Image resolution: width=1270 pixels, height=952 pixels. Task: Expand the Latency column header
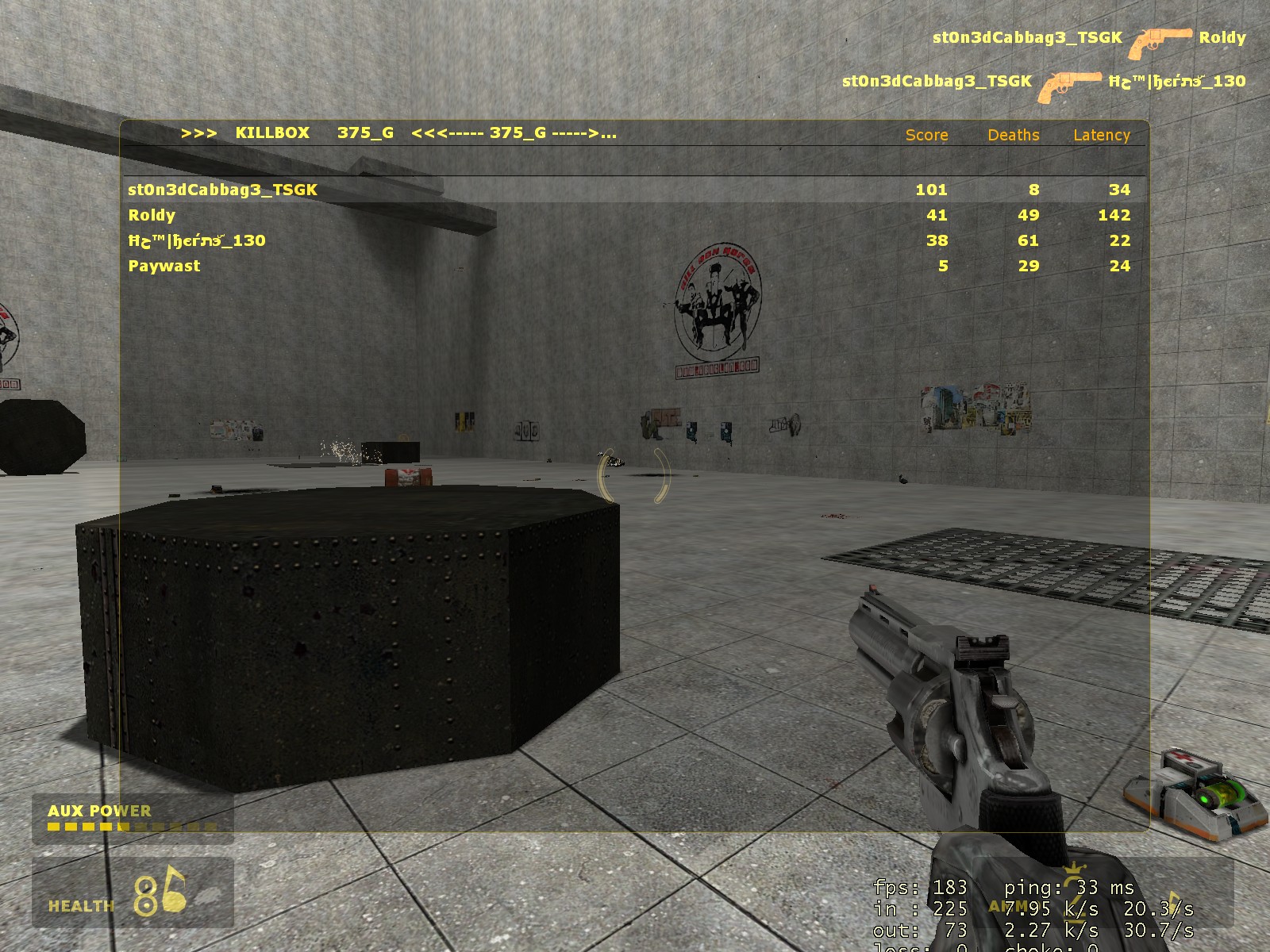pyautogui.click(x=1102, y=136)
